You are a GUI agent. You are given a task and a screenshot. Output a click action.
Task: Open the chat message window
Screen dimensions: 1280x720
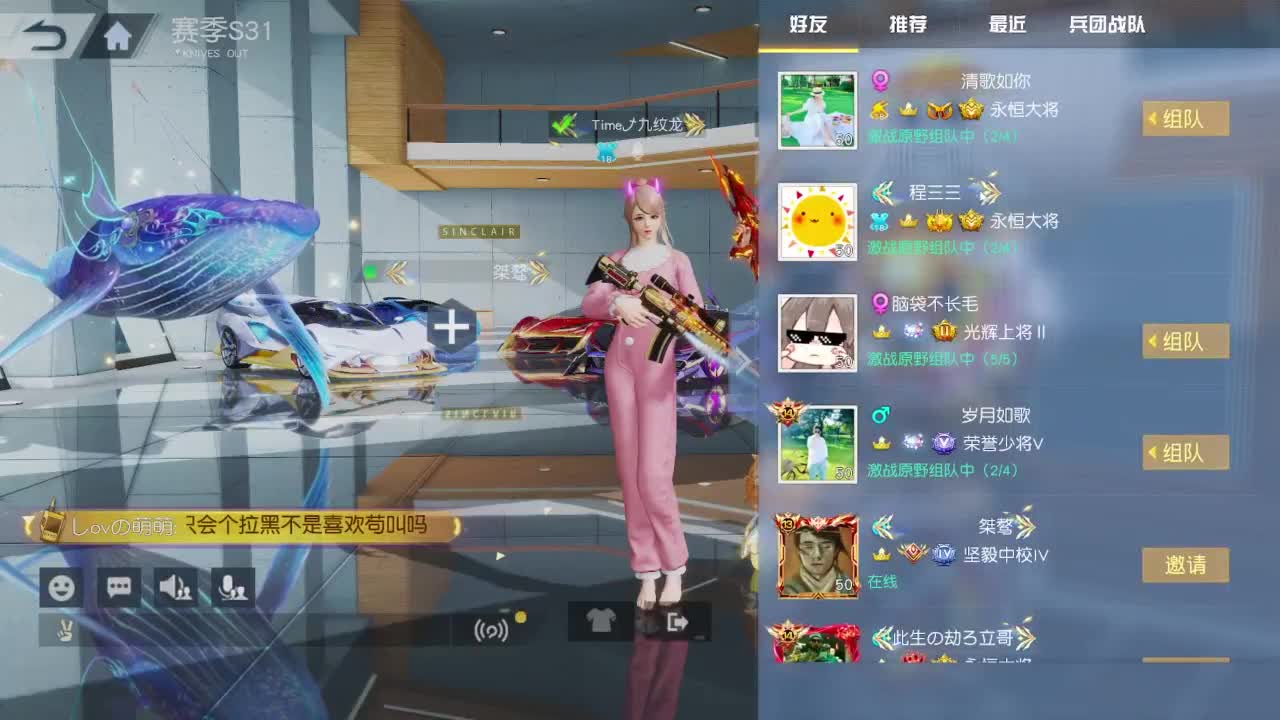click(118, 588)
